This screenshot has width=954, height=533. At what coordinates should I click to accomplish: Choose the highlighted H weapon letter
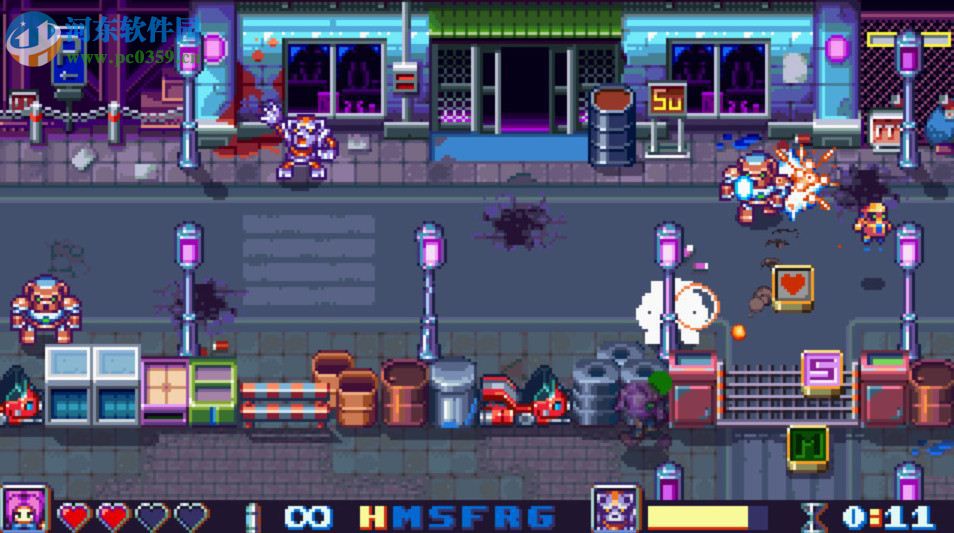372,517
